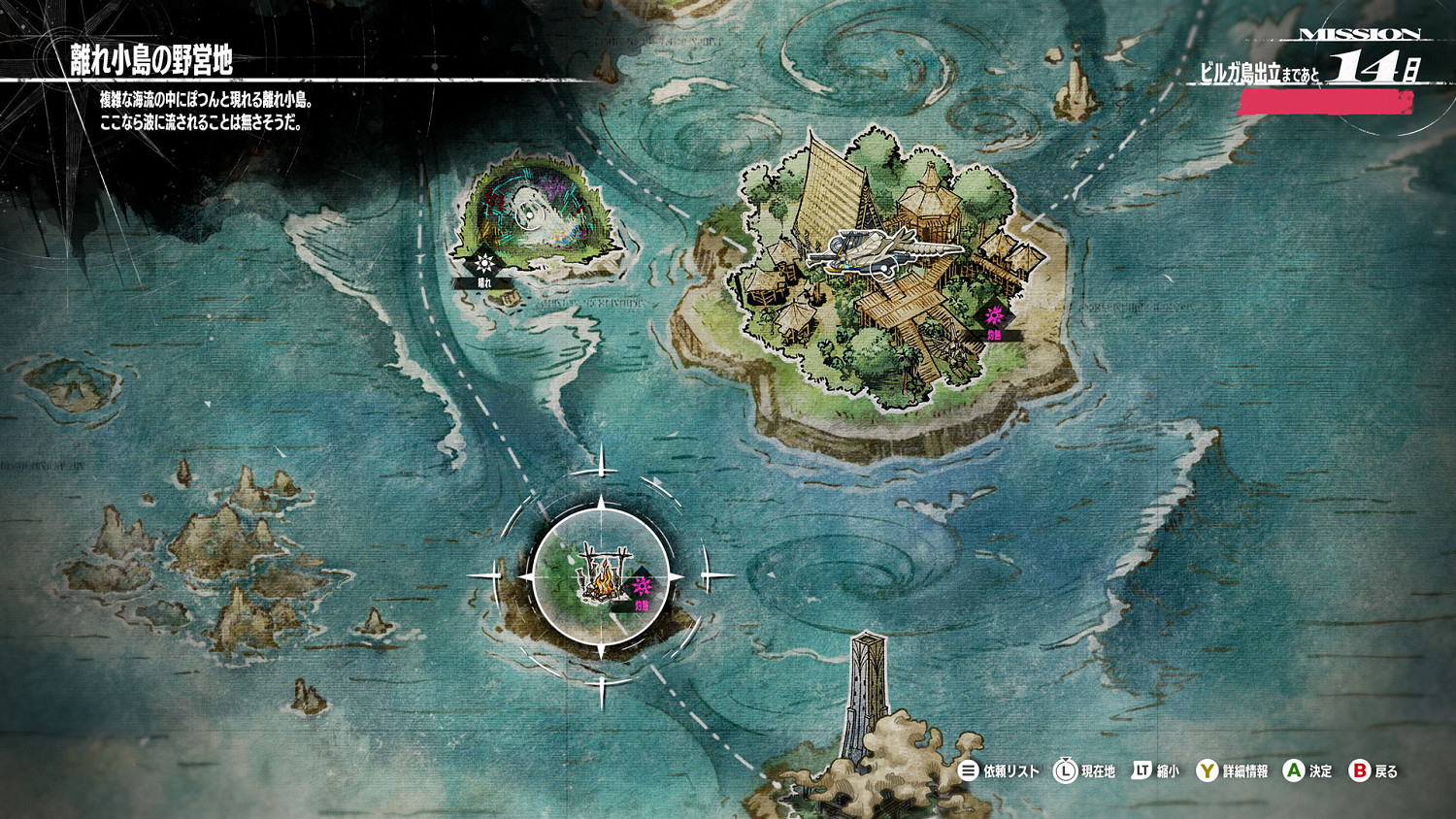Click the pink 灼熱 marker beside the campfire
Image resolution: width=1456 pixels, height=819 pixels.
click(642, 588)
